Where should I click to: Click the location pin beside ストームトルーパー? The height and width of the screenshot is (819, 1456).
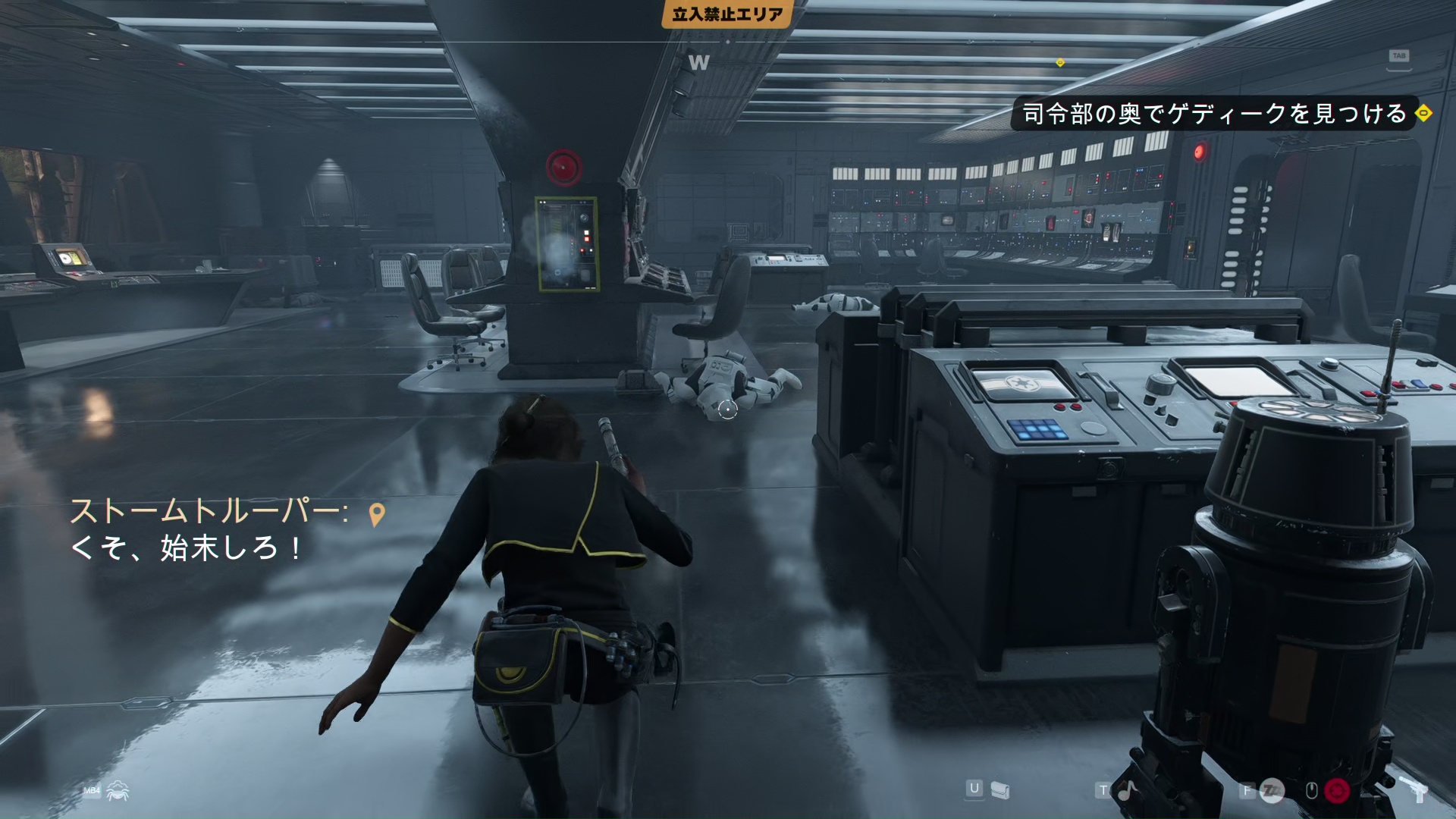pyautogui.click(x=376, y=515)
